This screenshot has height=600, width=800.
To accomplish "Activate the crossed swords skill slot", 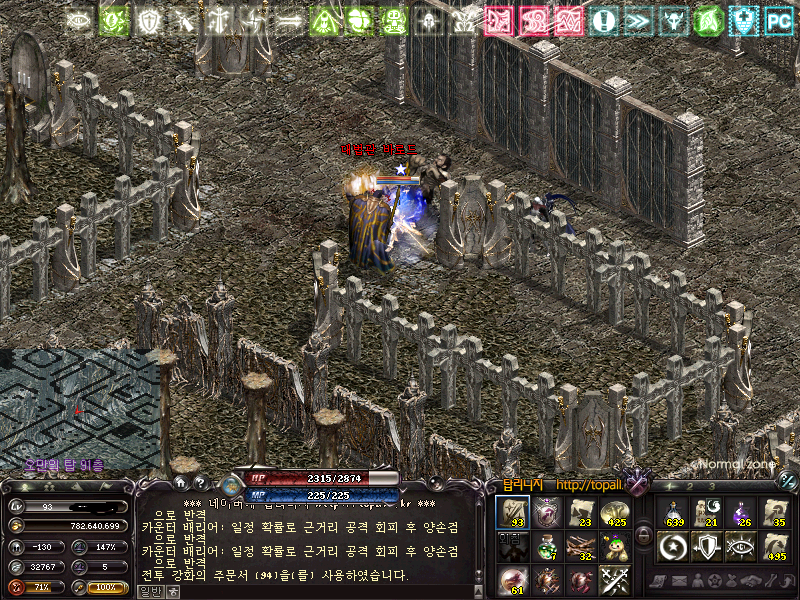I will [x=614, y=580].
